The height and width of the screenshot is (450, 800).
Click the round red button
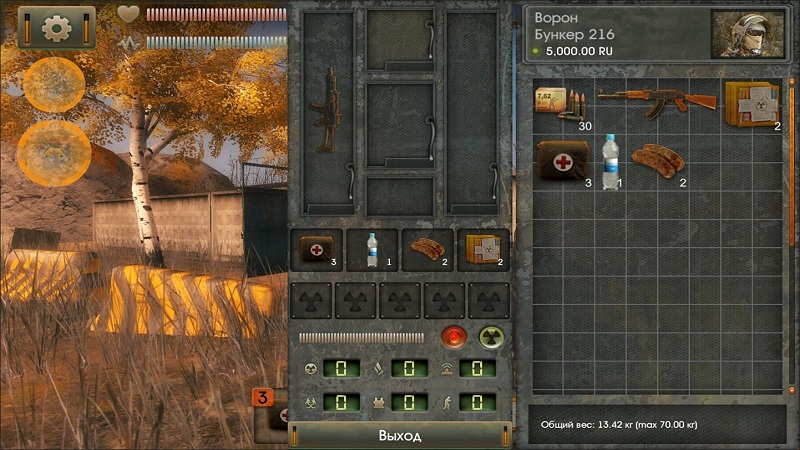454,337
